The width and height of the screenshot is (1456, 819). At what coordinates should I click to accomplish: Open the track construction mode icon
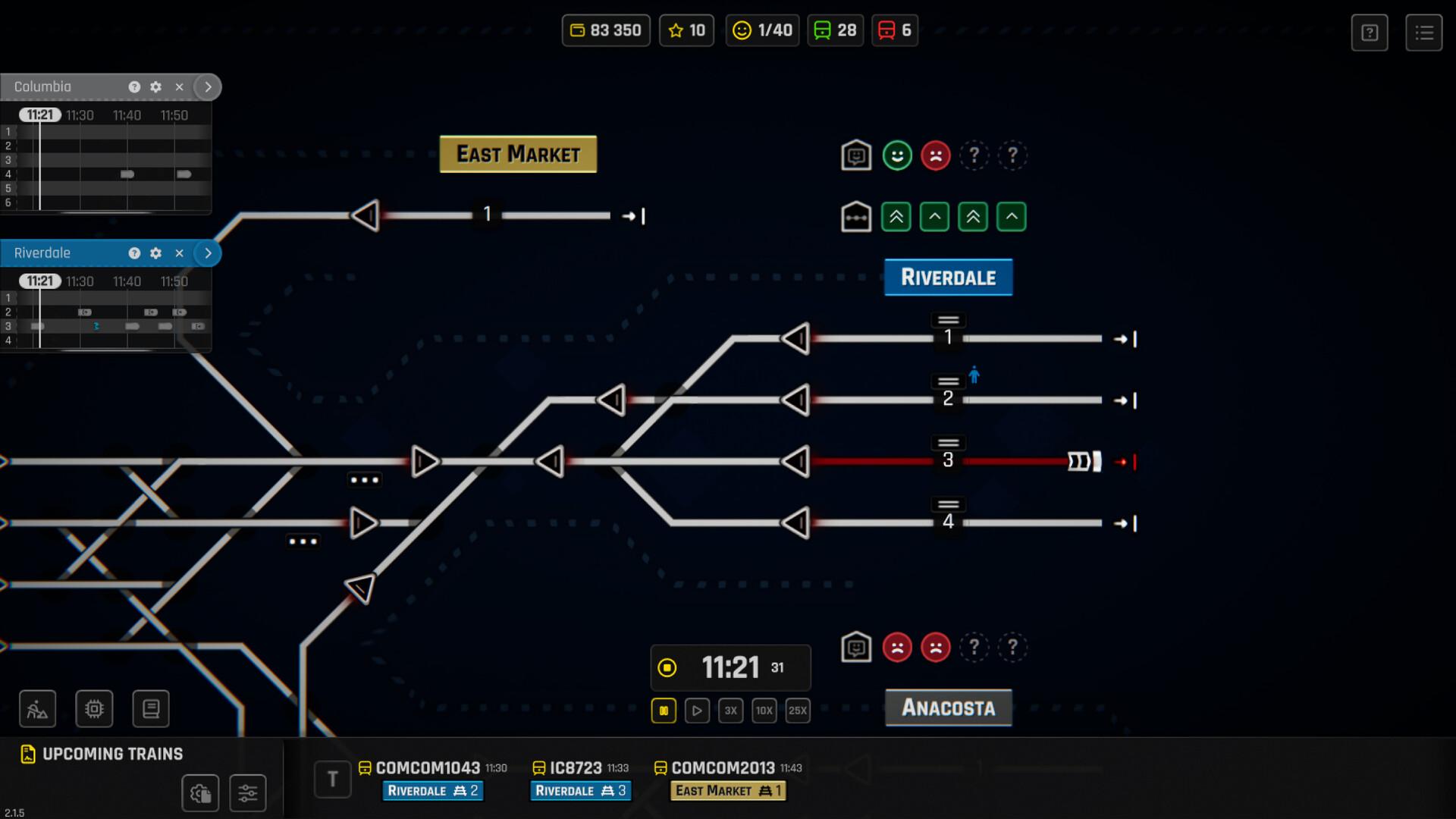pyautogui.click(x=36, y=708)
